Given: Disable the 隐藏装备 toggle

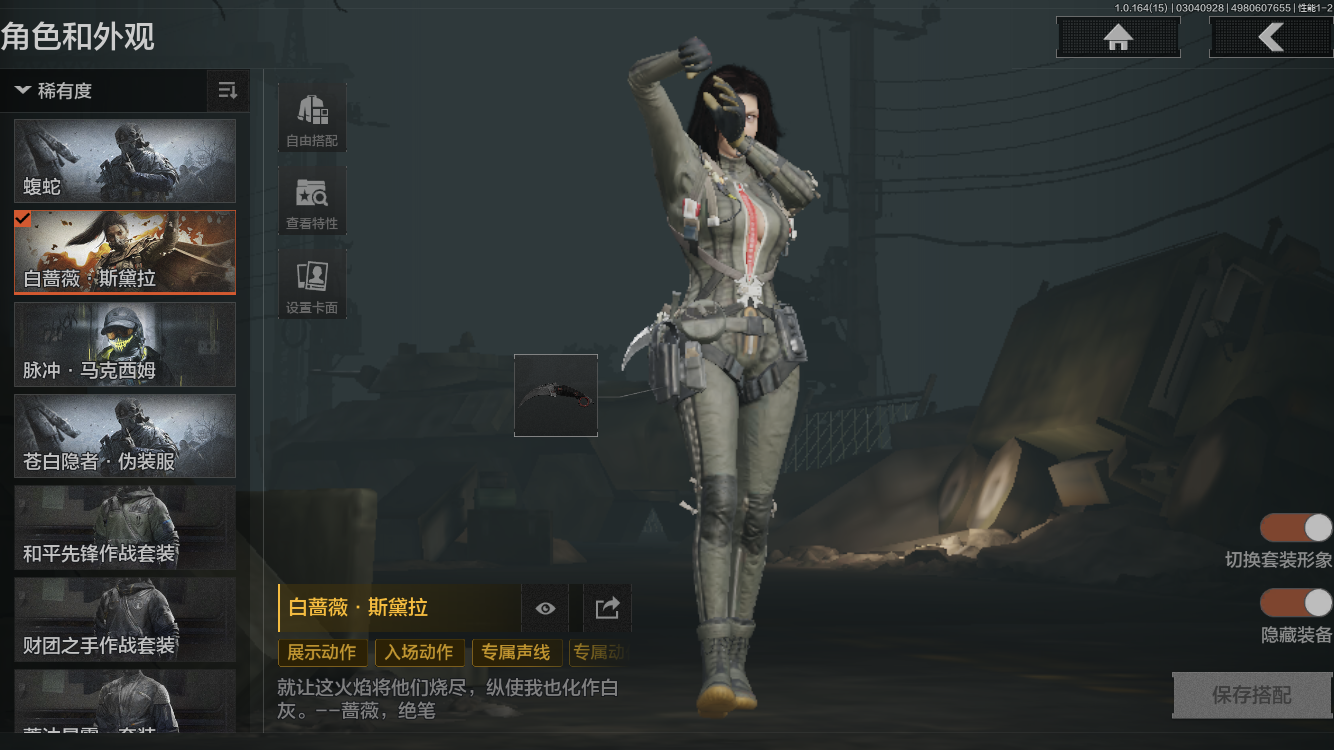Looking at the screenshot, I should click(1297, 603).
